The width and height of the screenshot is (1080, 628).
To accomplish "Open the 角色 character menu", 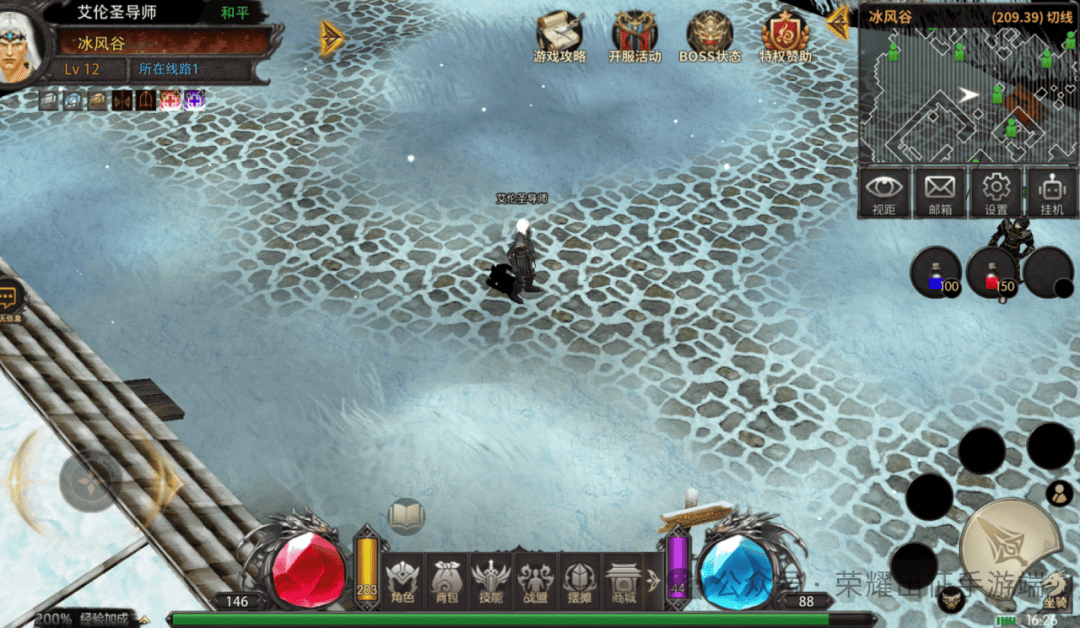I will 403,580.
